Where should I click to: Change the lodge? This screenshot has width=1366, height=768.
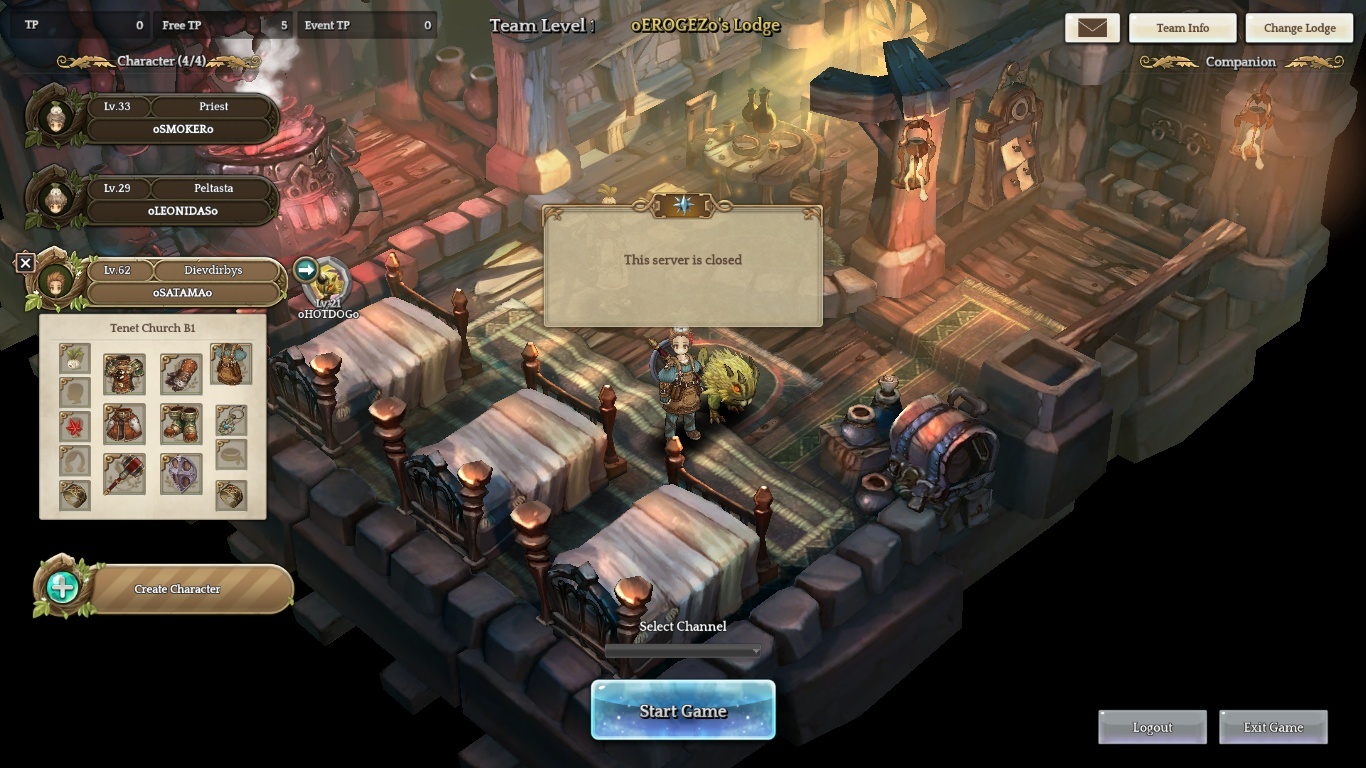[1299, 28]
